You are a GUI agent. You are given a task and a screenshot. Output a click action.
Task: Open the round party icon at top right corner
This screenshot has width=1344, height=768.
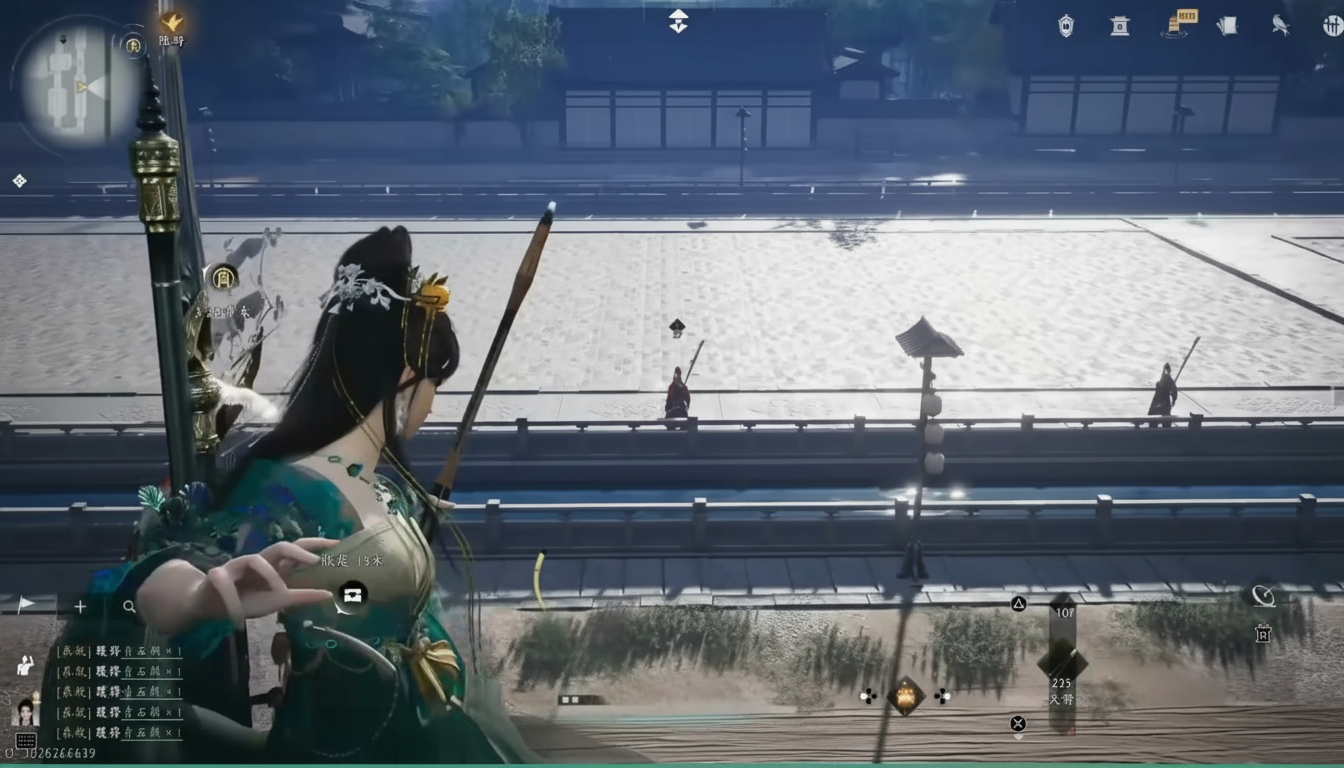point(1330,26)
